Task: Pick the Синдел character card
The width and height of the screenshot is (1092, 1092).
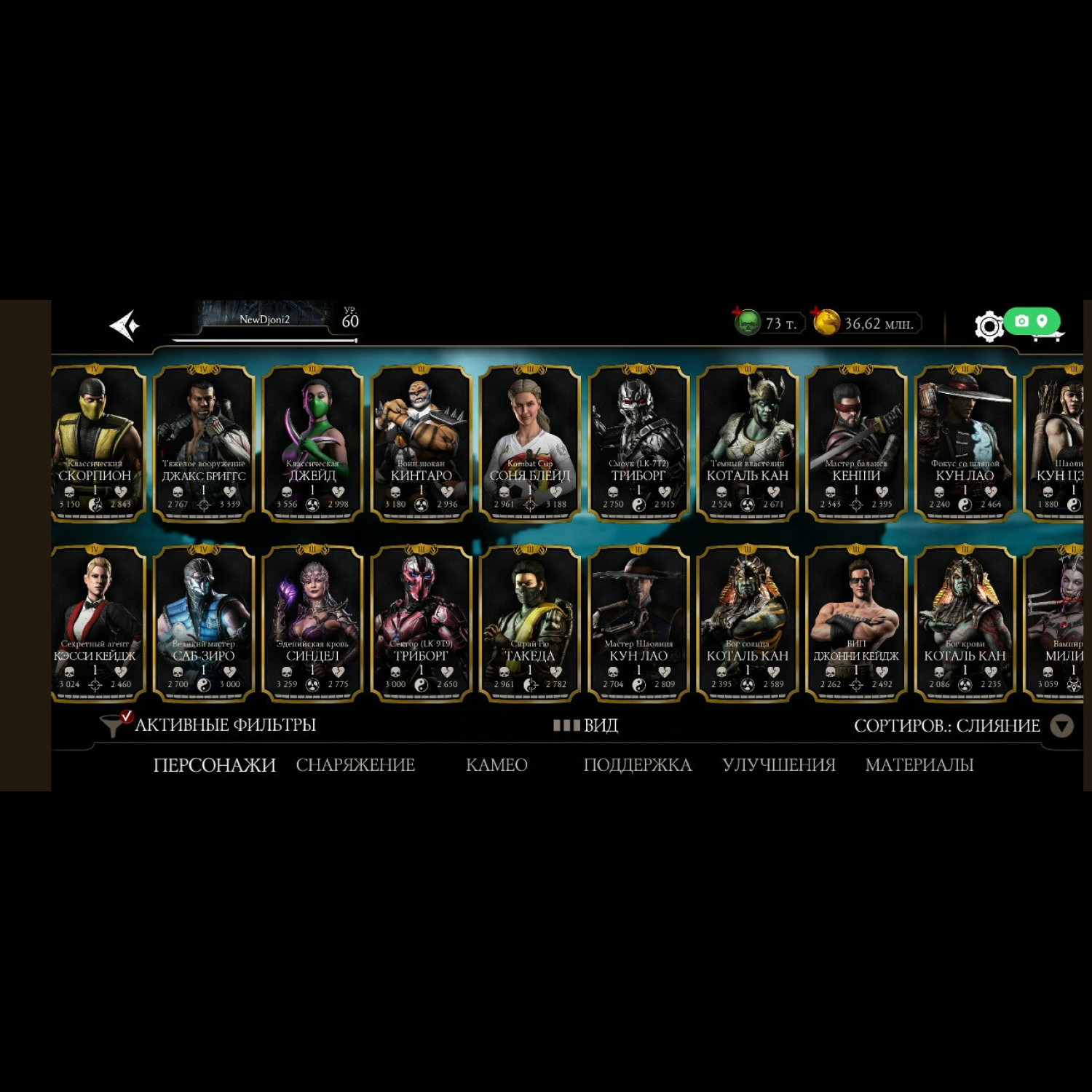Action: click(x=312, y=624)
